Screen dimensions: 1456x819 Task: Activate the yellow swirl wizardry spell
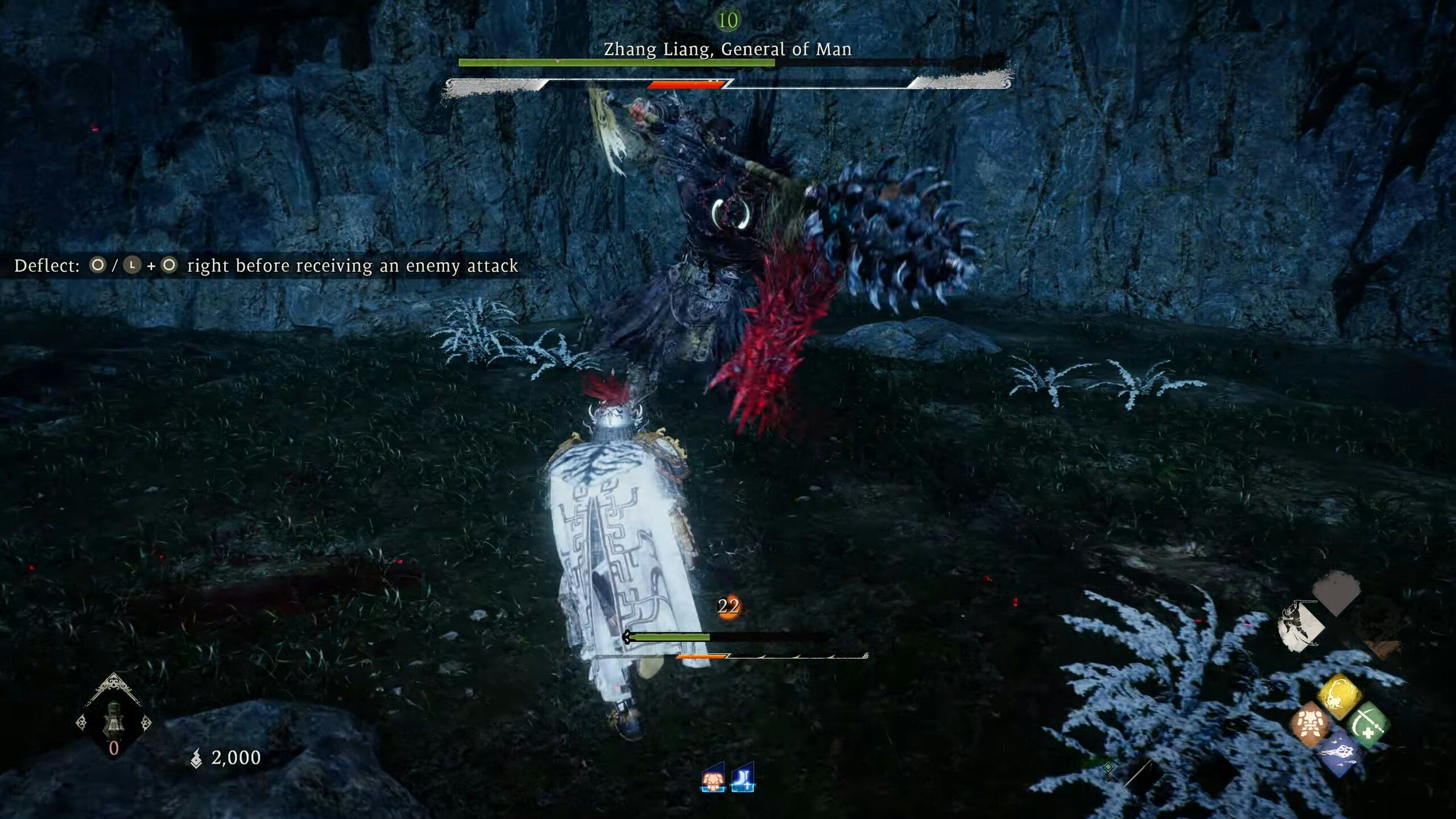pyautogui.click(x=1339, y=696)
